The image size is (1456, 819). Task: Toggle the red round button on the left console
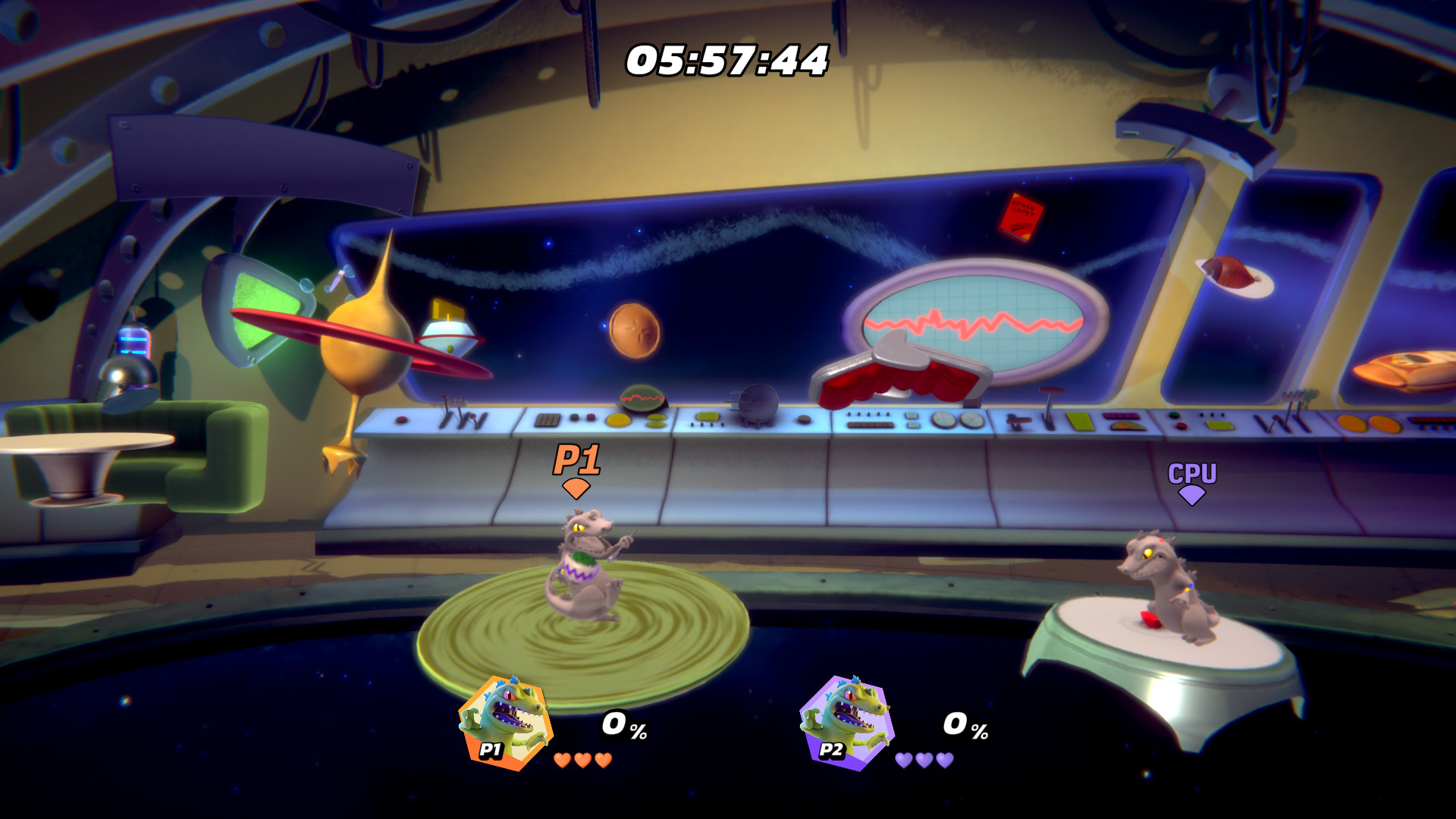click(x=401, y=420)
